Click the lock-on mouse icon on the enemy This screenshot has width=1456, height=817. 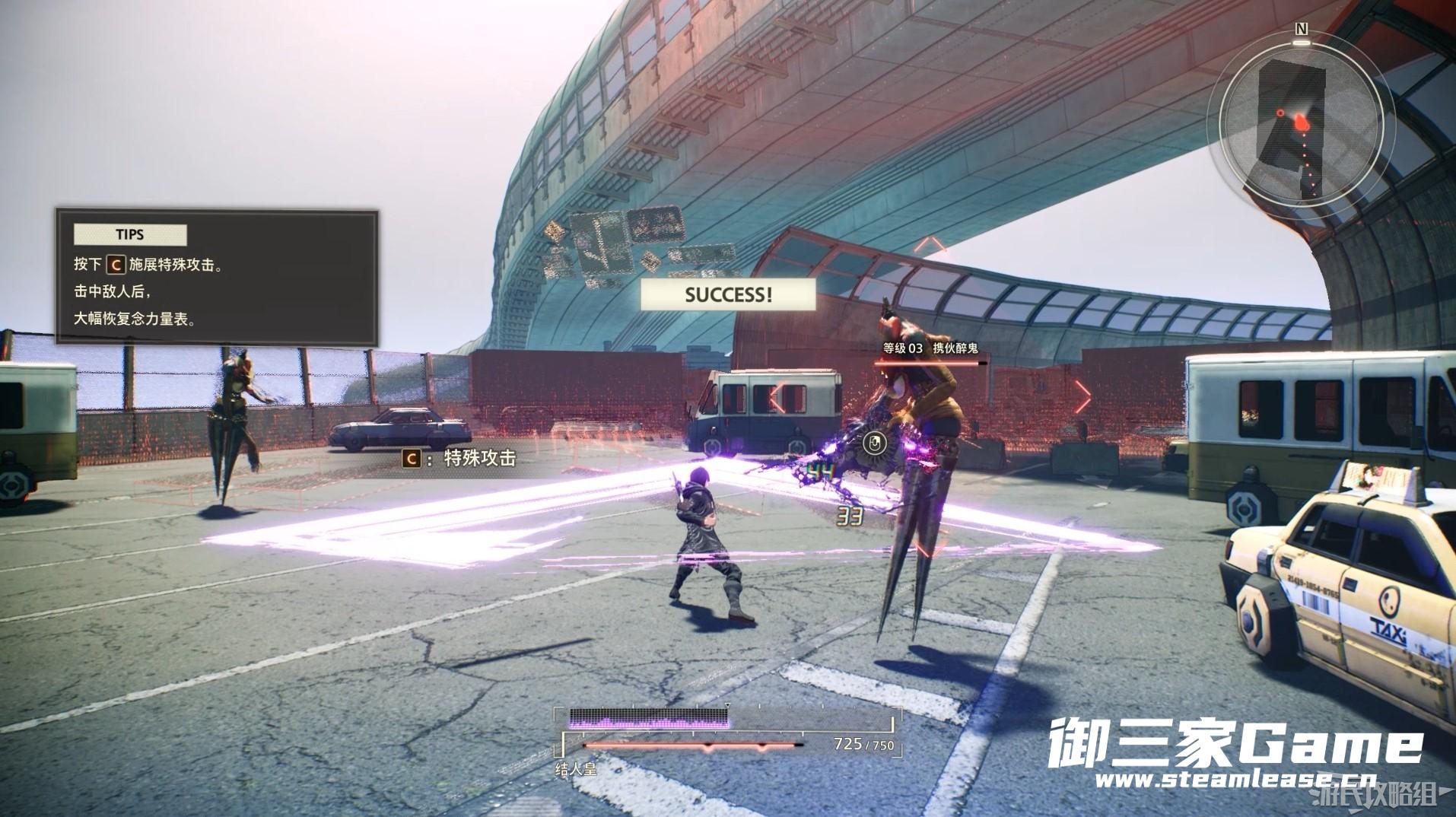coord(875,442)
